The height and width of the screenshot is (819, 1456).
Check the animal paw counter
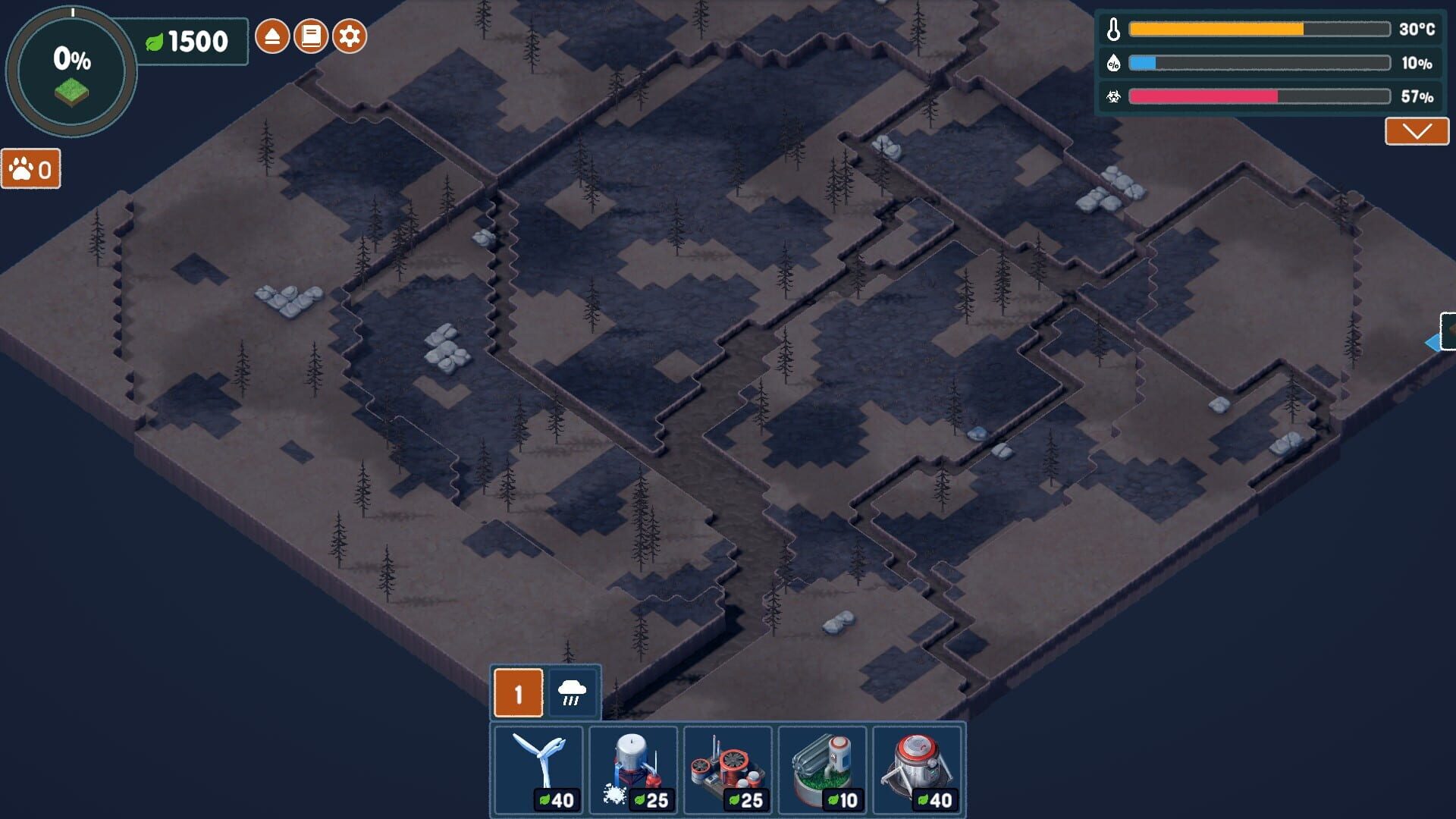tap(29, 170)
